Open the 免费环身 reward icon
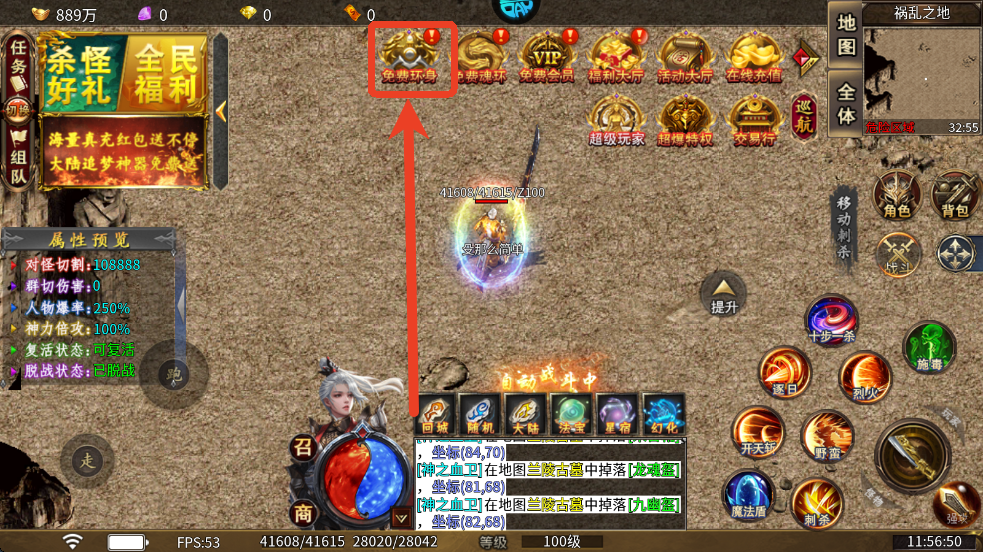Image resolution: width=983 pixels, height=552 pixels. click(411, 57)
